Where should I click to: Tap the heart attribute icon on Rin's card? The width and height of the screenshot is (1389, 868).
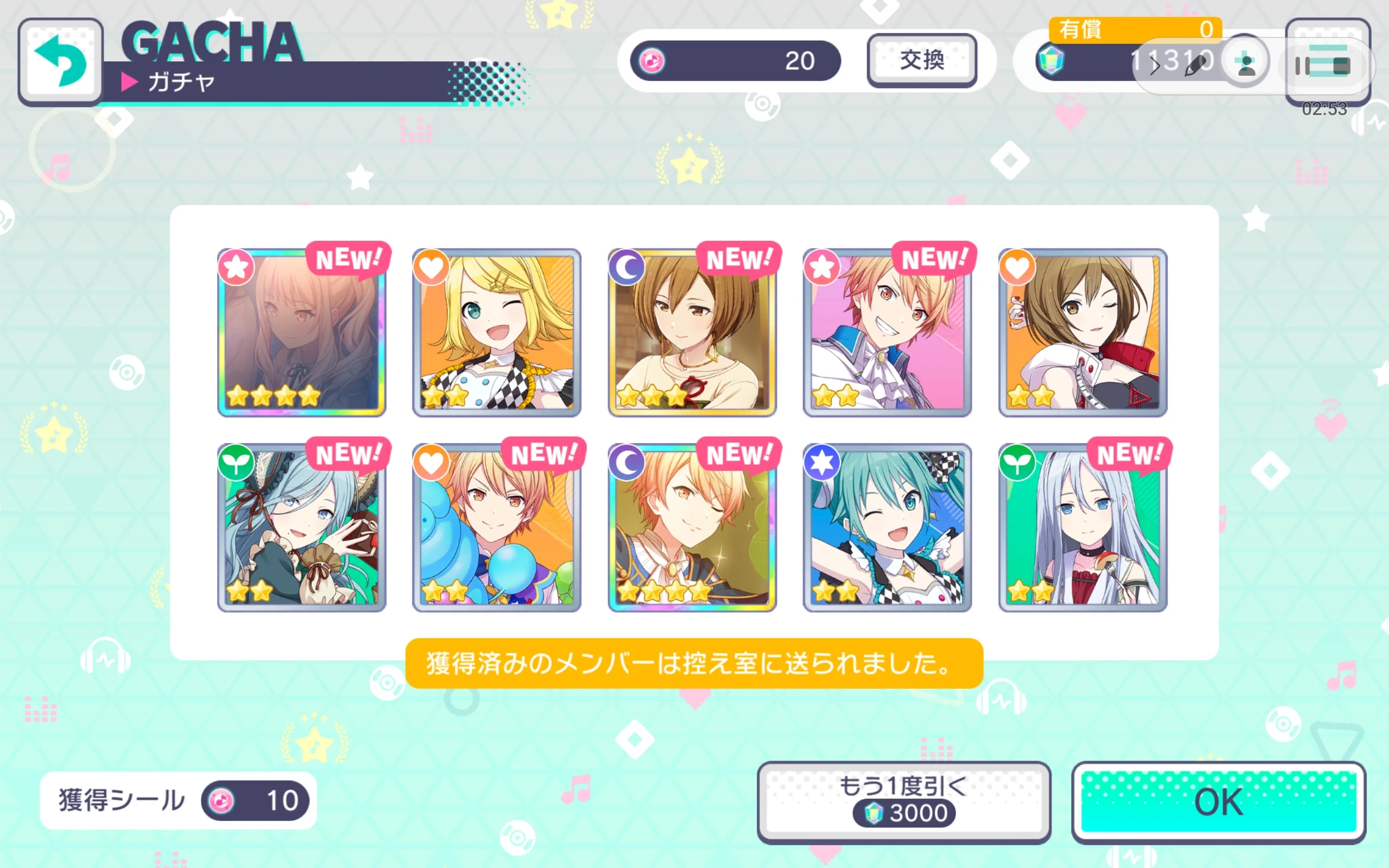click(x=431, y=267)
